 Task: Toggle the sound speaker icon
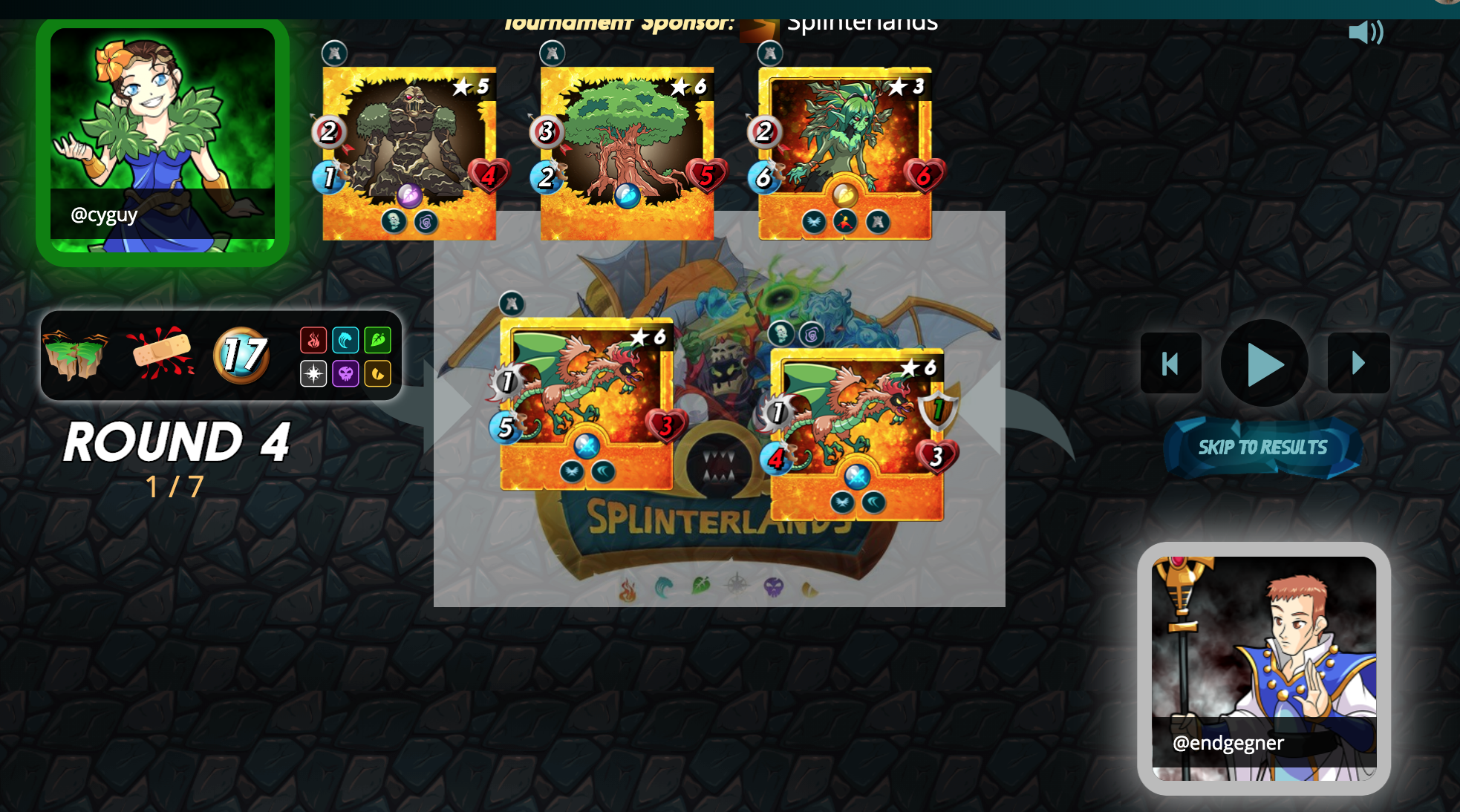click(x=1365, y=33)
